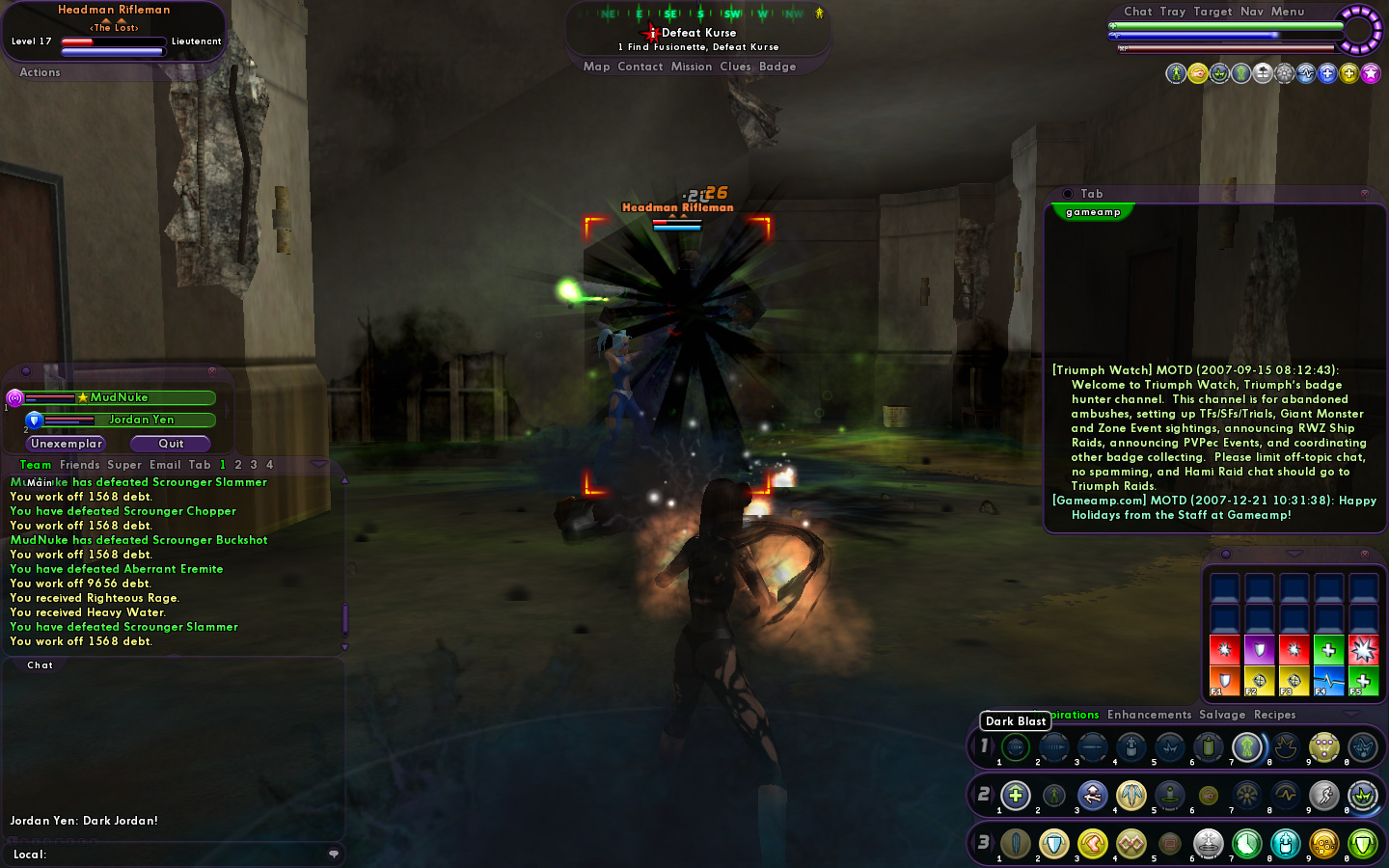
Task: Use the purple shield inspiration
Action: pos(1259,650)
